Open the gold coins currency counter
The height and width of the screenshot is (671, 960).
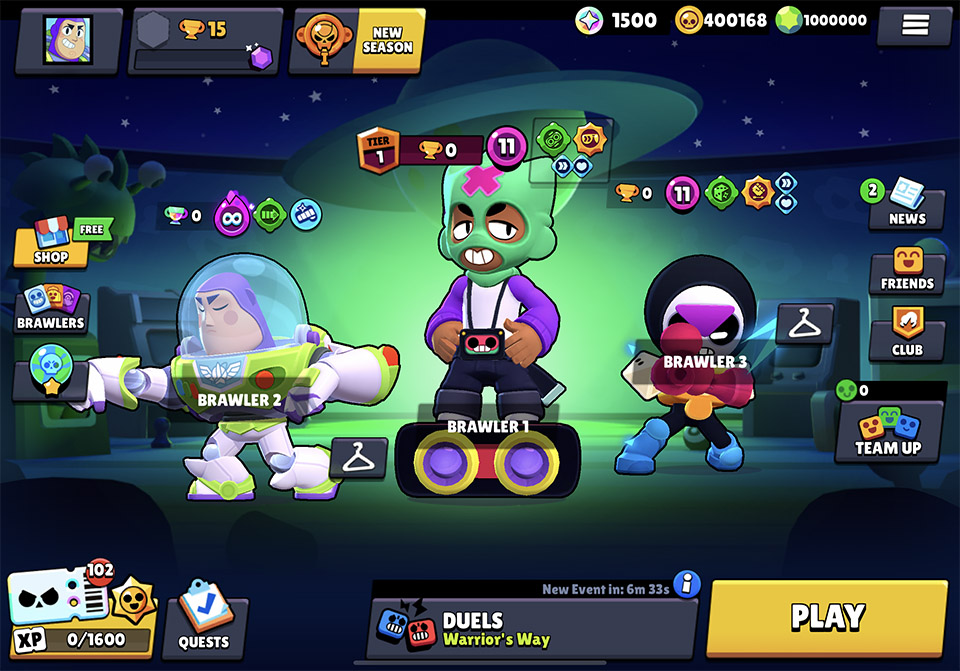pos(722,20)
